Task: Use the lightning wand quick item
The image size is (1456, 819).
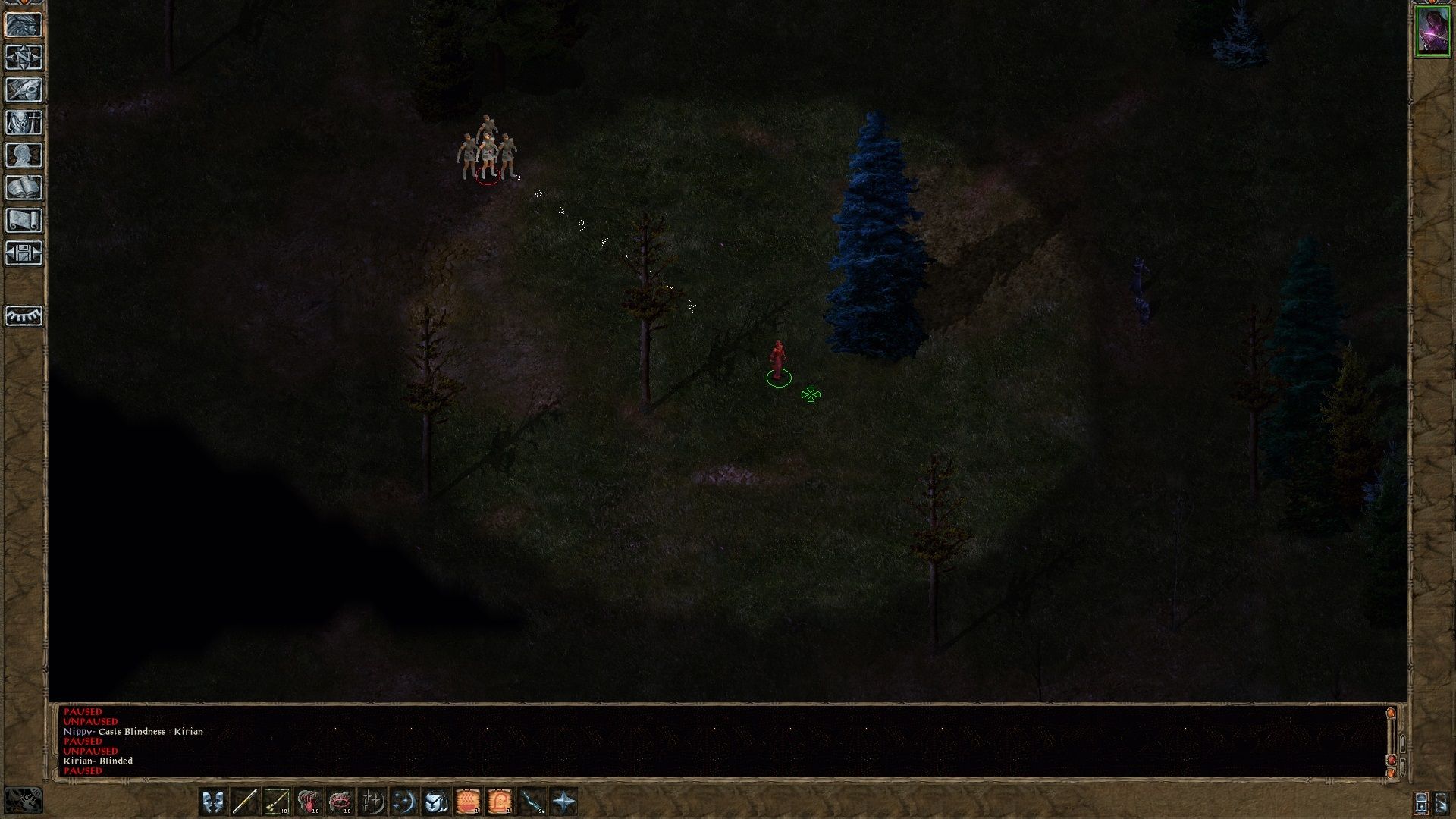Action: pos(532,802)
